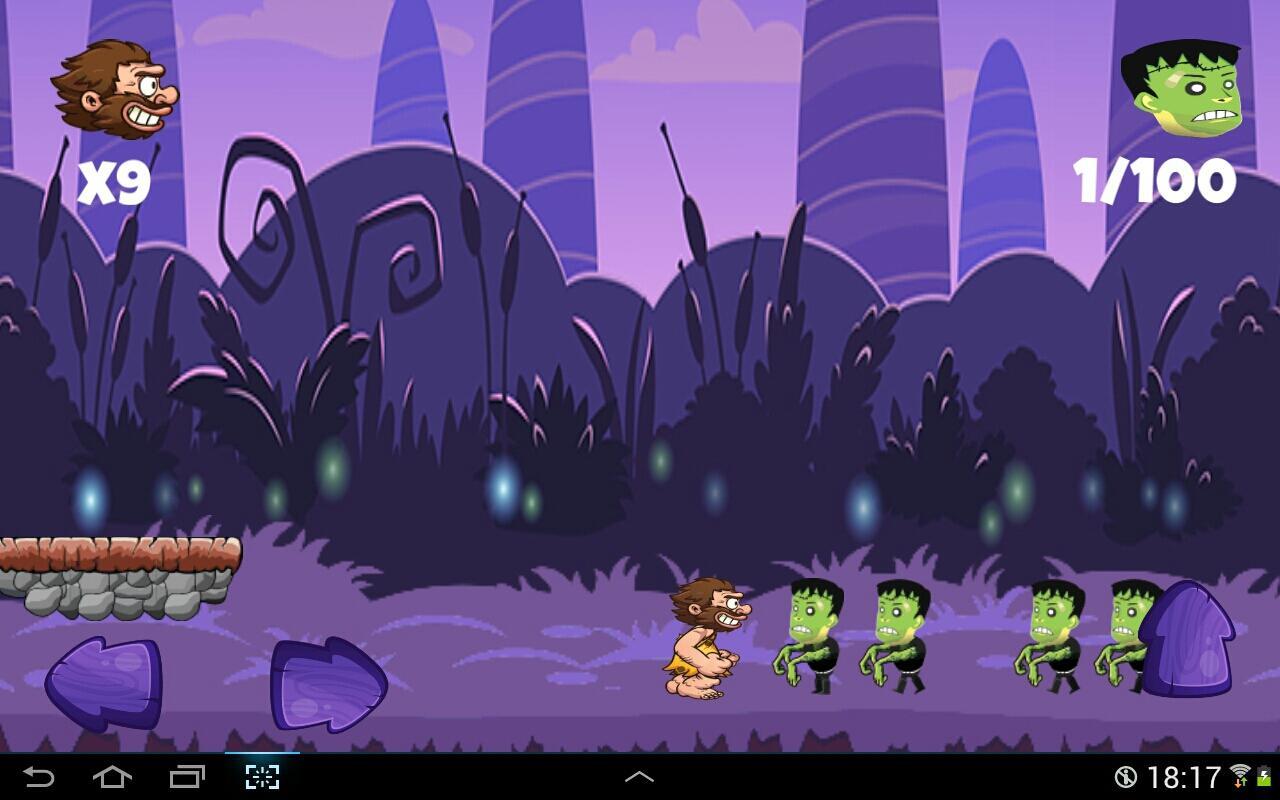This screenshot has width=1280, height=800.
Task: Click the purple arrow-shaped rock
Action: point(1195,640)
